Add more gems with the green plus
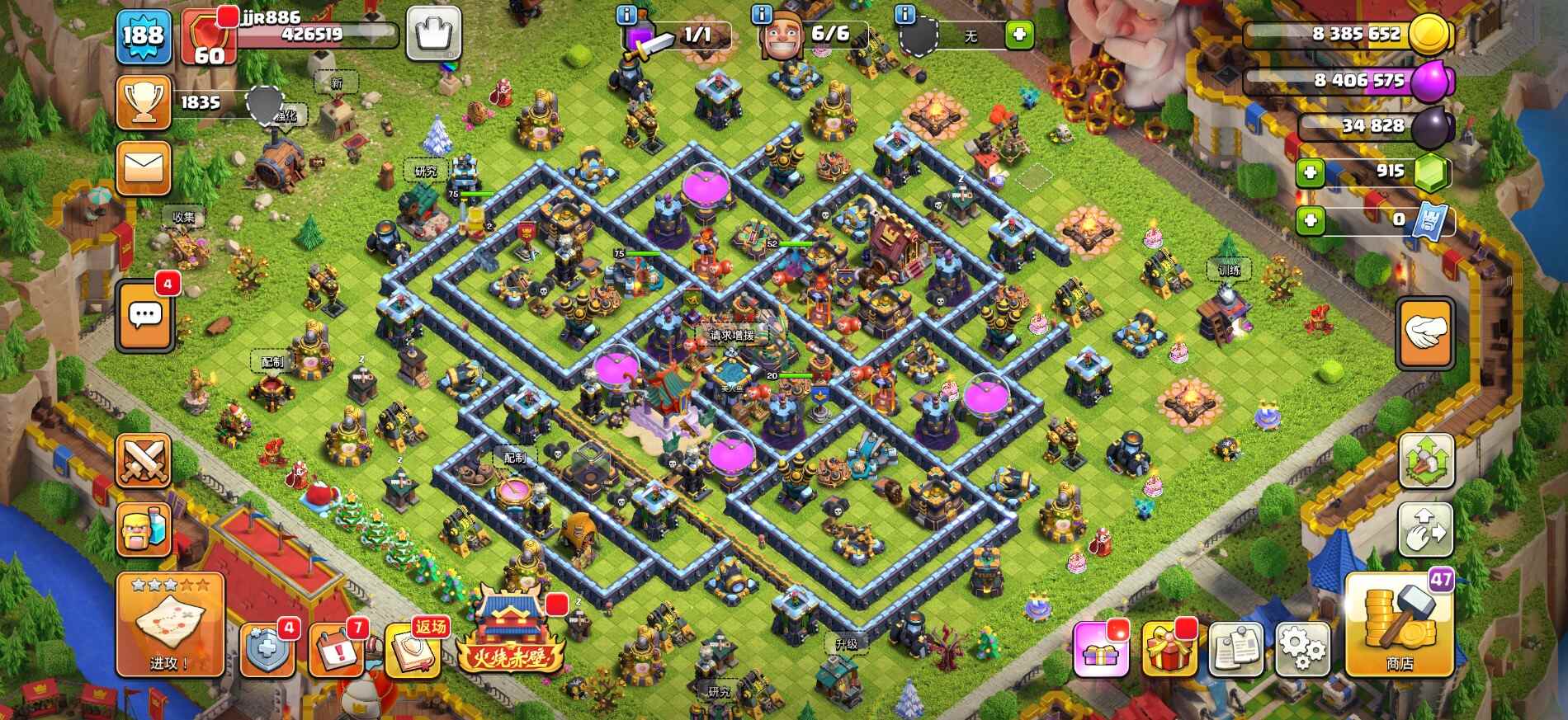 pos(1310,172)
